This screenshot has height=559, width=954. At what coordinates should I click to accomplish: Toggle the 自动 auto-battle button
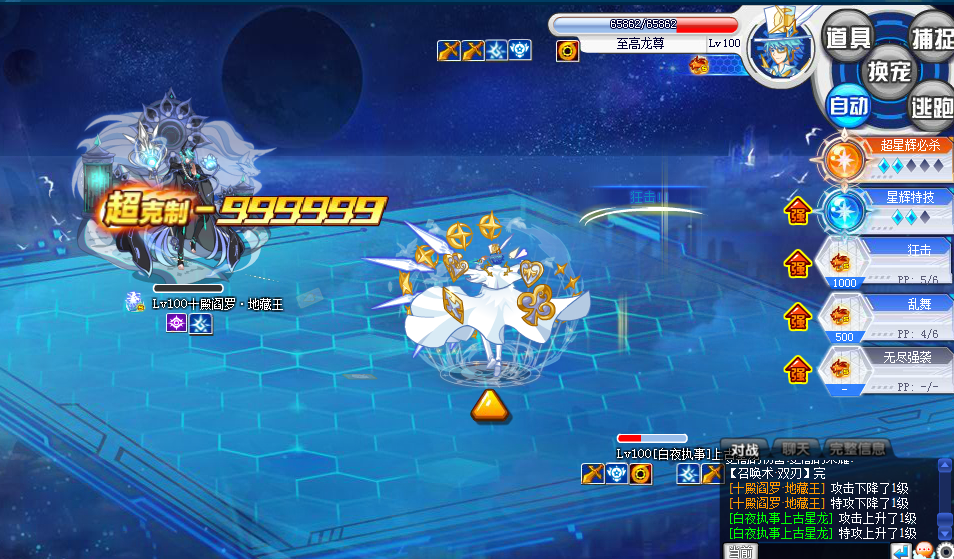848,106
